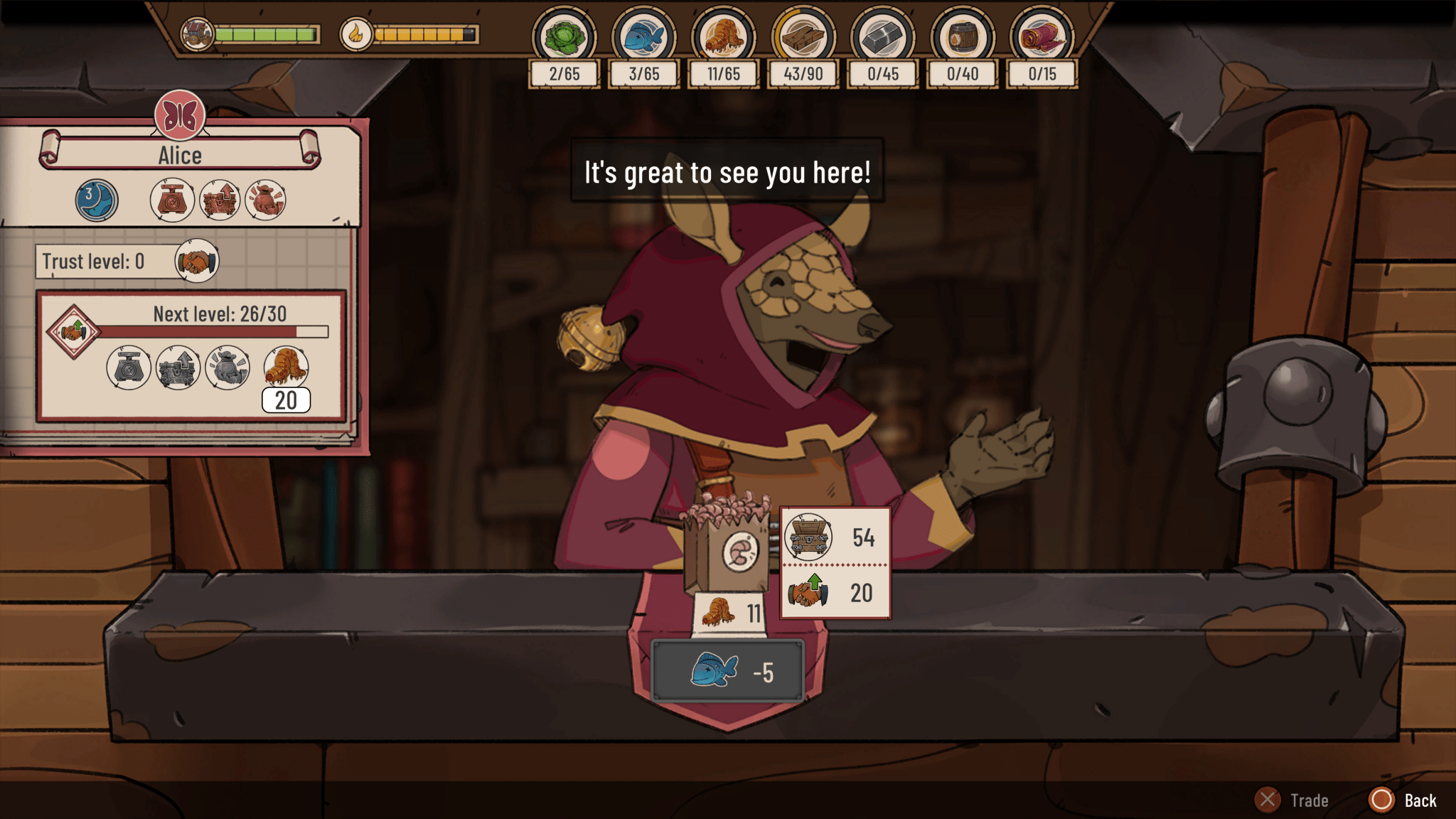This screenshot has height=819, width=1456.
Task: Select the grub reward icon marked 20
Action: (x=286, y=367)
